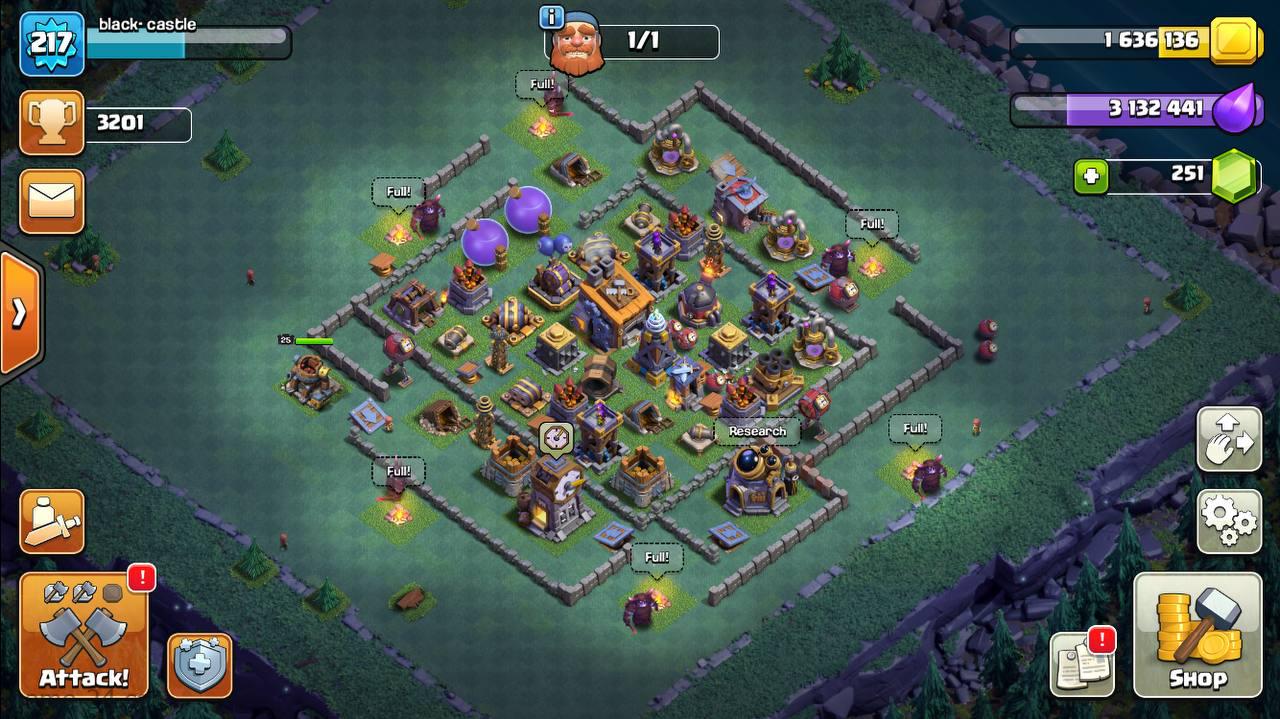
Task: Open the Attack! battle menu
Action: (x=83, y=636)
